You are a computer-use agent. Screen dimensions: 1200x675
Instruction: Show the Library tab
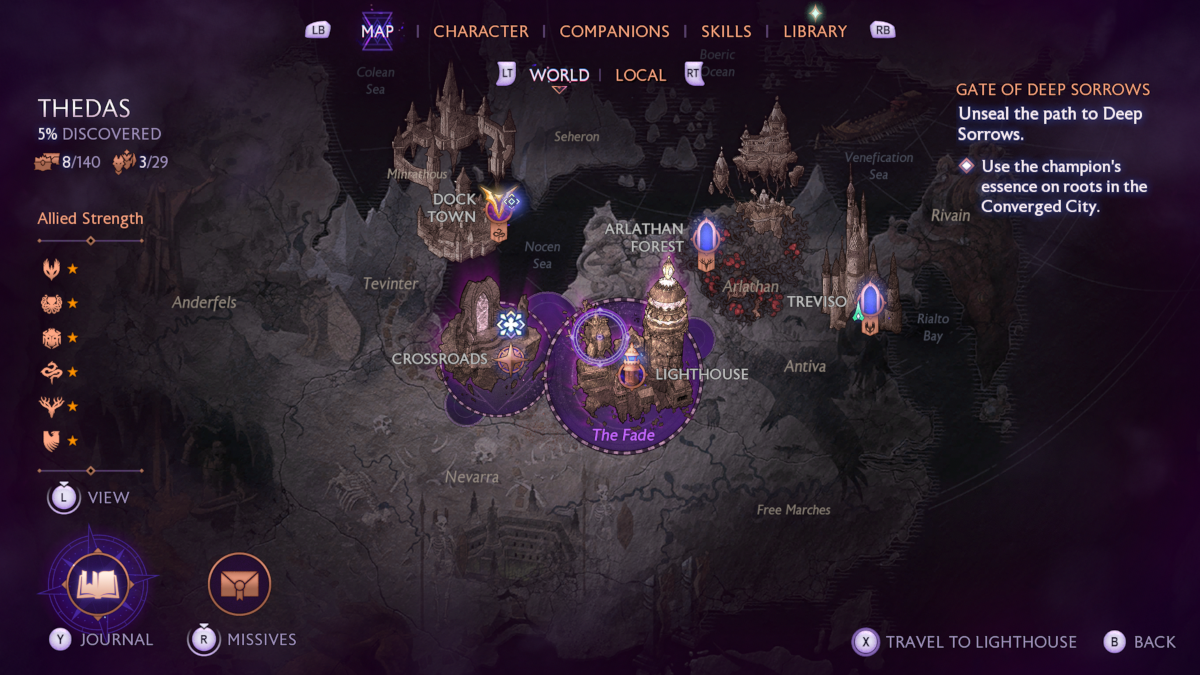pyautogui.click(x=815, y=31)
